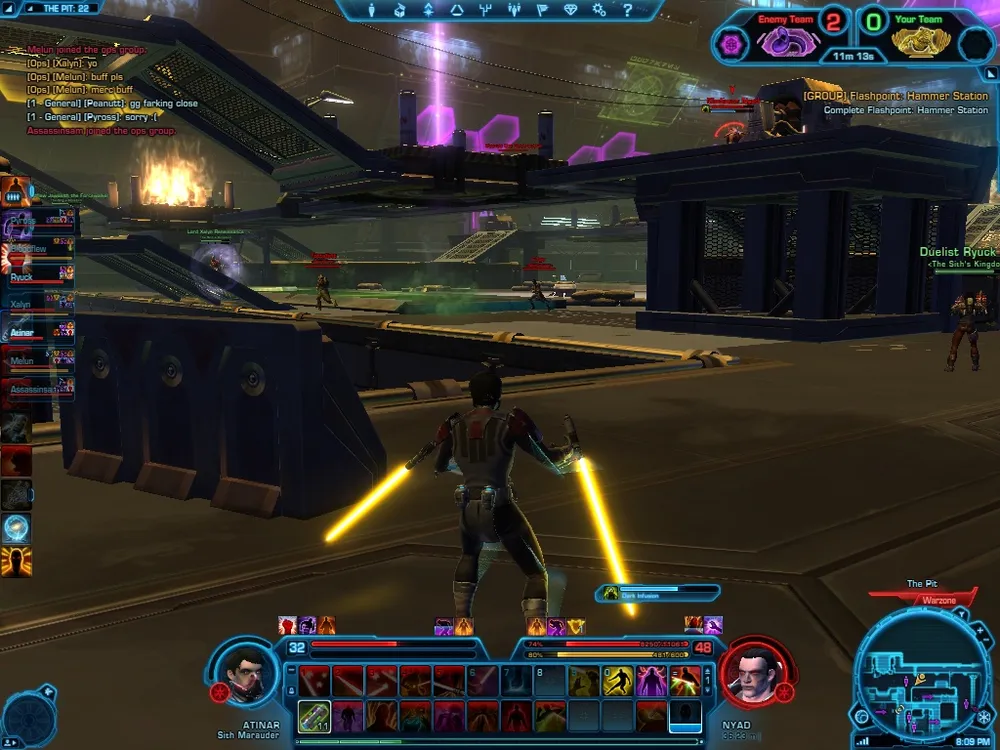Open the flag-shaped guild menu icon

coord(542,10)
